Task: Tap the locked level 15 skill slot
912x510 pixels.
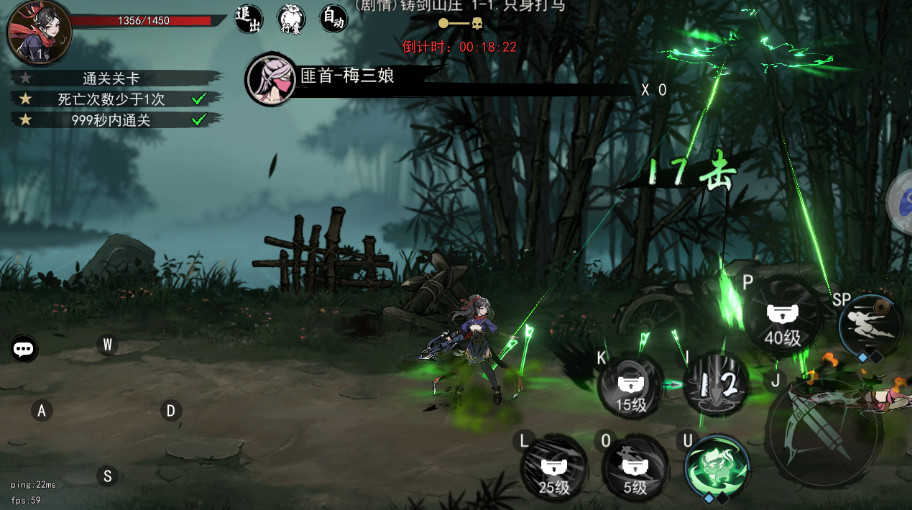Action: click(x=631, y=385)
